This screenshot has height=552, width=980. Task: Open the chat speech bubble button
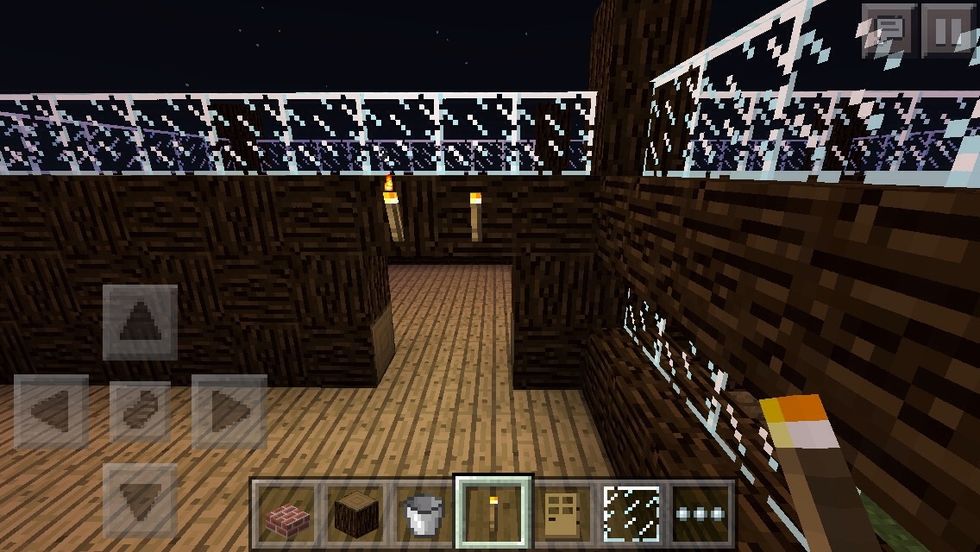[890, 31]
